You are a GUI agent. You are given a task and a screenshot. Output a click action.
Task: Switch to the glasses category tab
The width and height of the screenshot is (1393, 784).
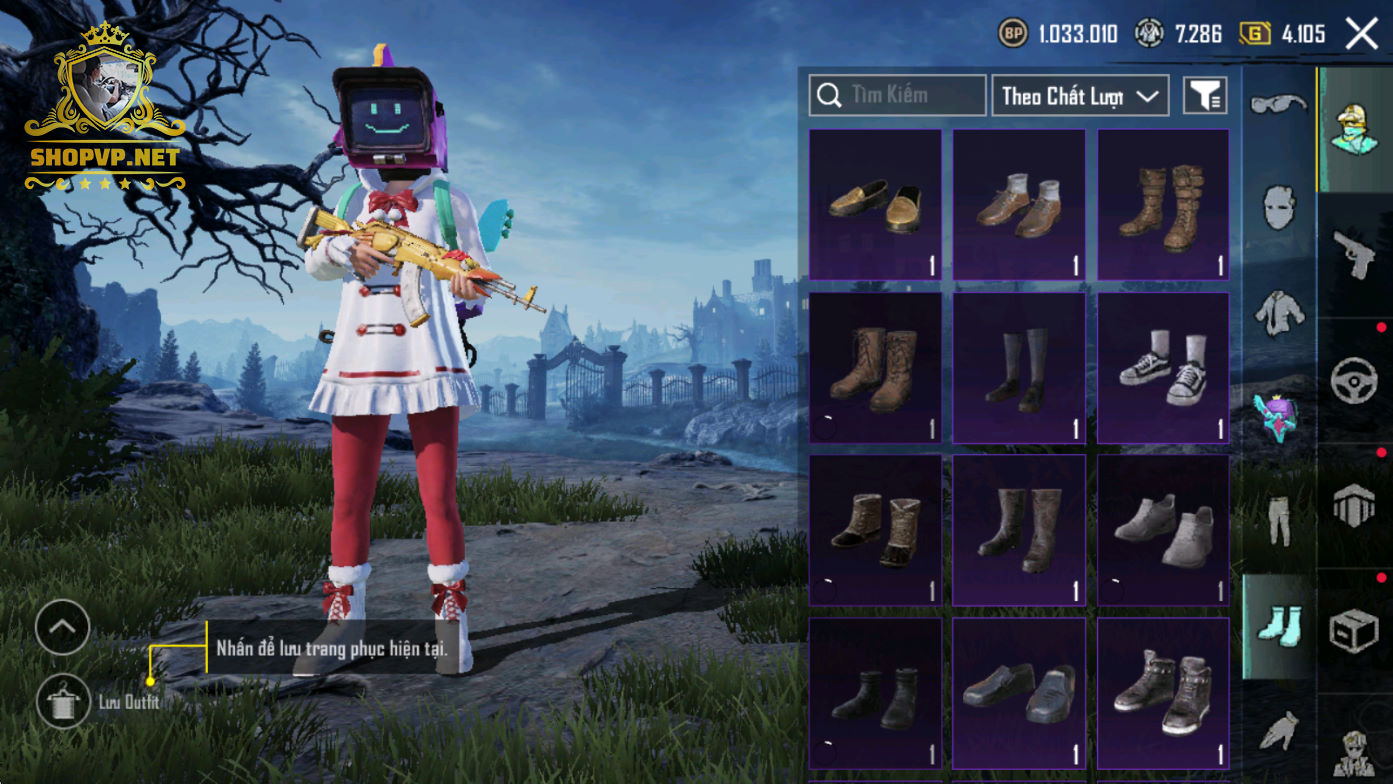1279,103
